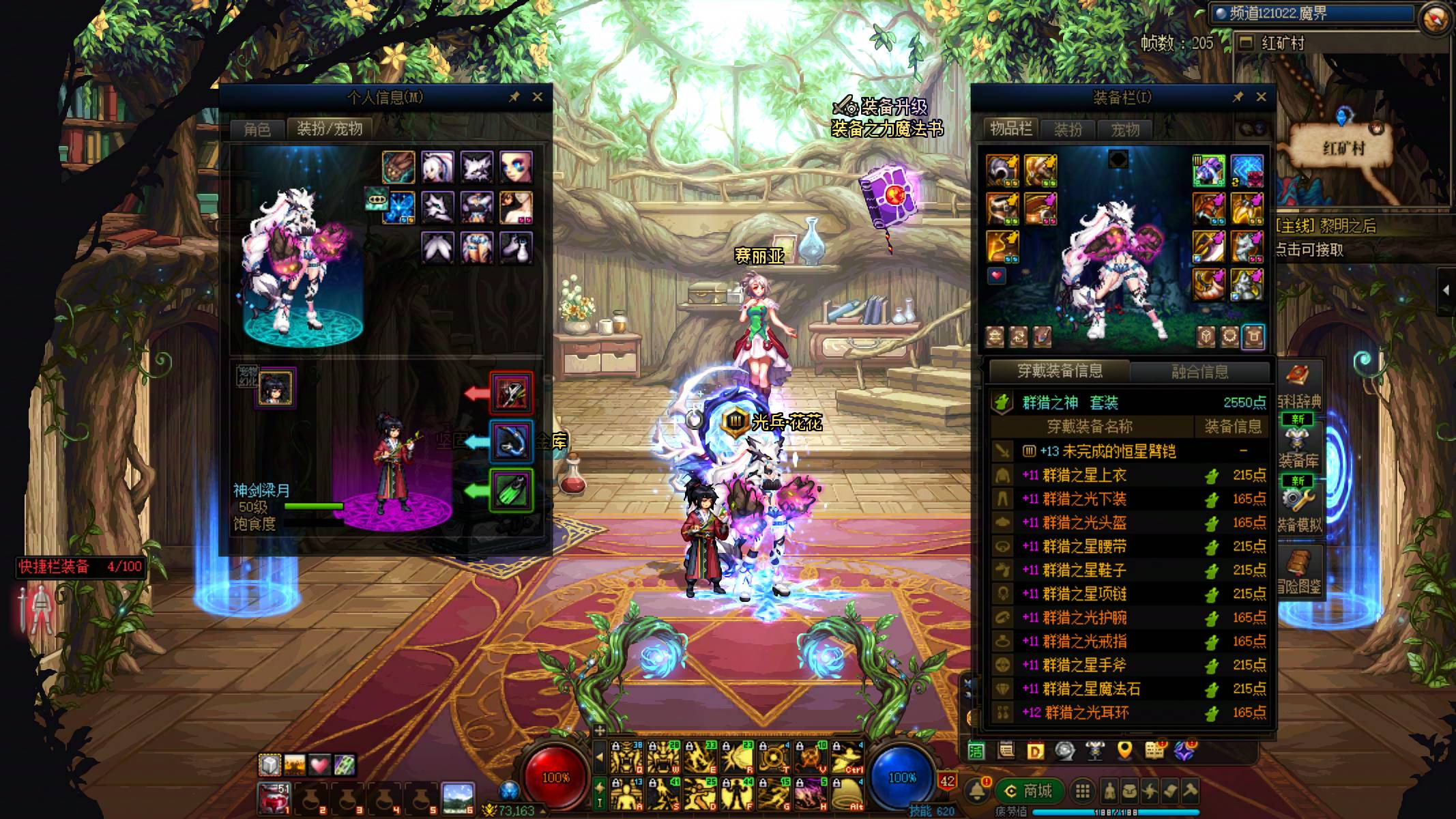Open the 装扮/宠物 tab
Screen dimensions: 1456x819
(330, 129)
